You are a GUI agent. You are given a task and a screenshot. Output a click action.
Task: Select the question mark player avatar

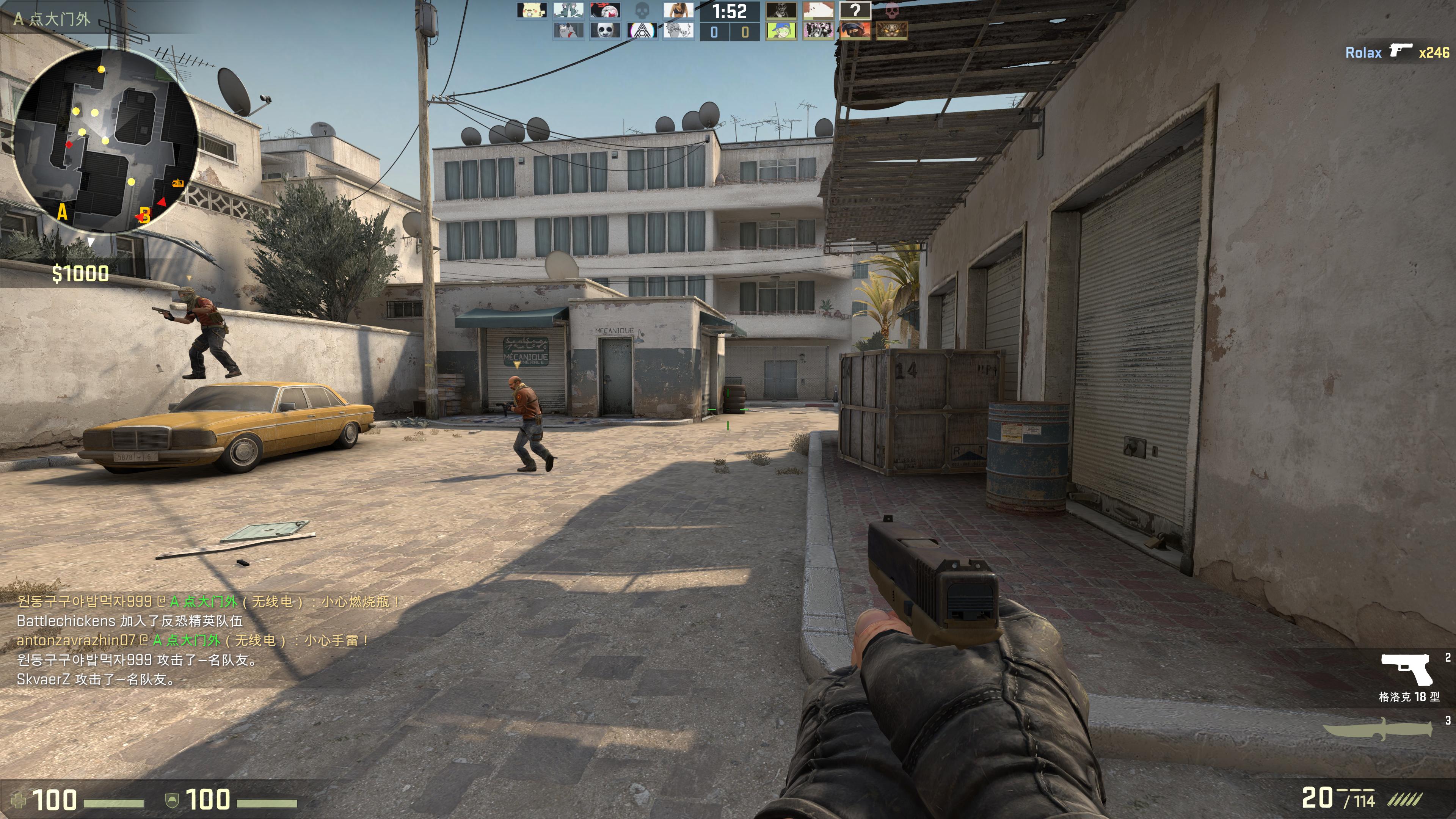tap(855, 11)
